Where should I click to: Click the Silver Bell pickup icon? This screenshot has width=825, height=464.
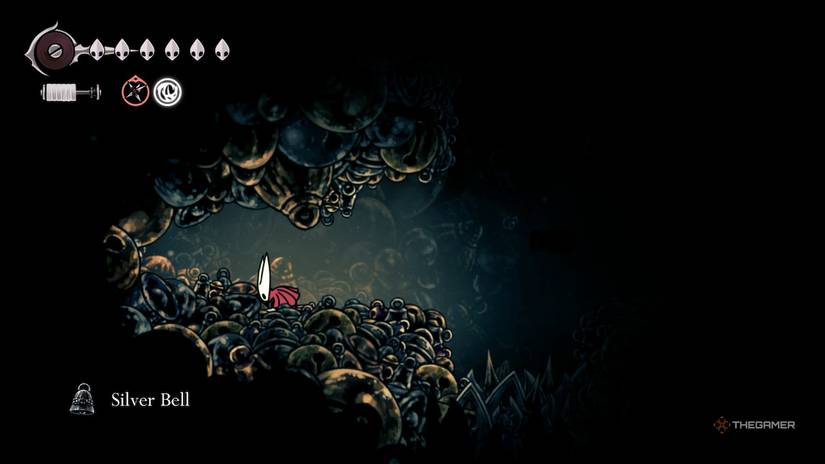[82, 399]
